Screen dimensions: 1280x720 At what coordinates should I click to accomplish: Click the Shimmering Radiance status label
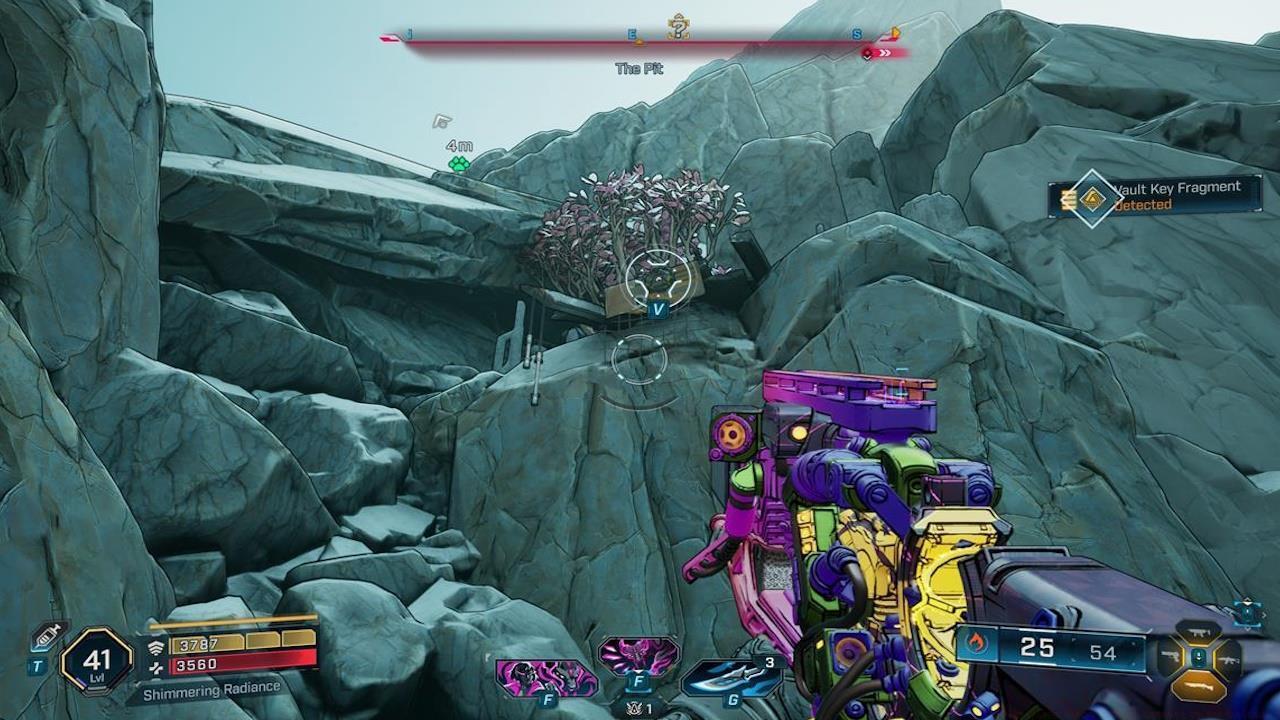click(x=212, y=687)
